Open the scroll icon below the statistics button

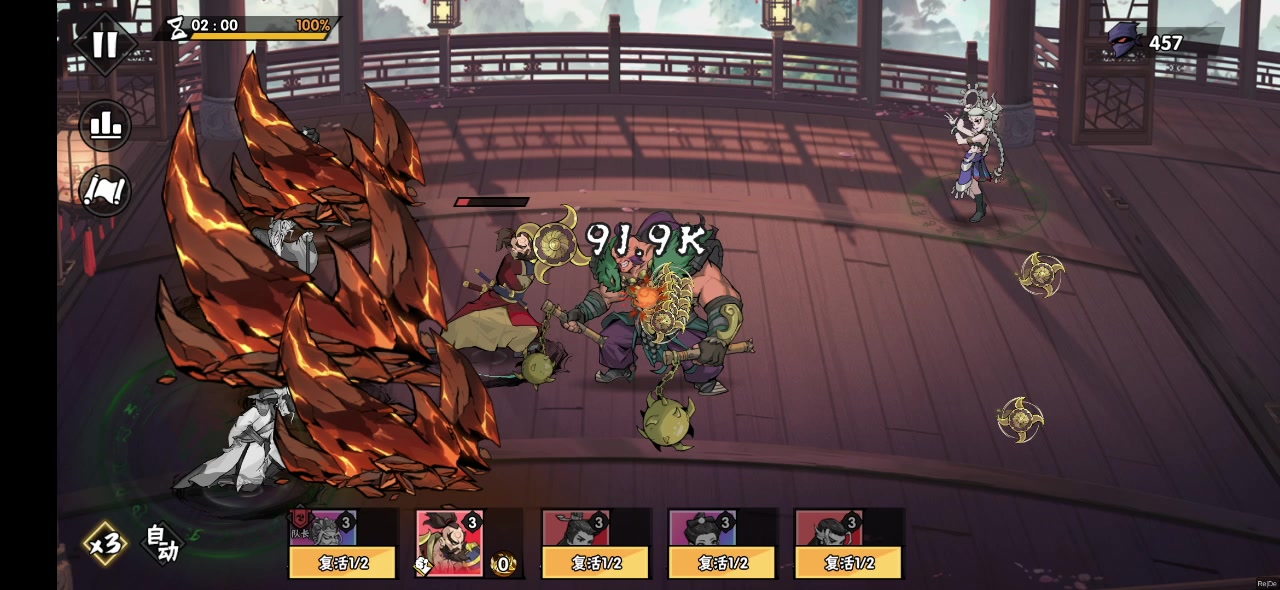coord(105,190)
